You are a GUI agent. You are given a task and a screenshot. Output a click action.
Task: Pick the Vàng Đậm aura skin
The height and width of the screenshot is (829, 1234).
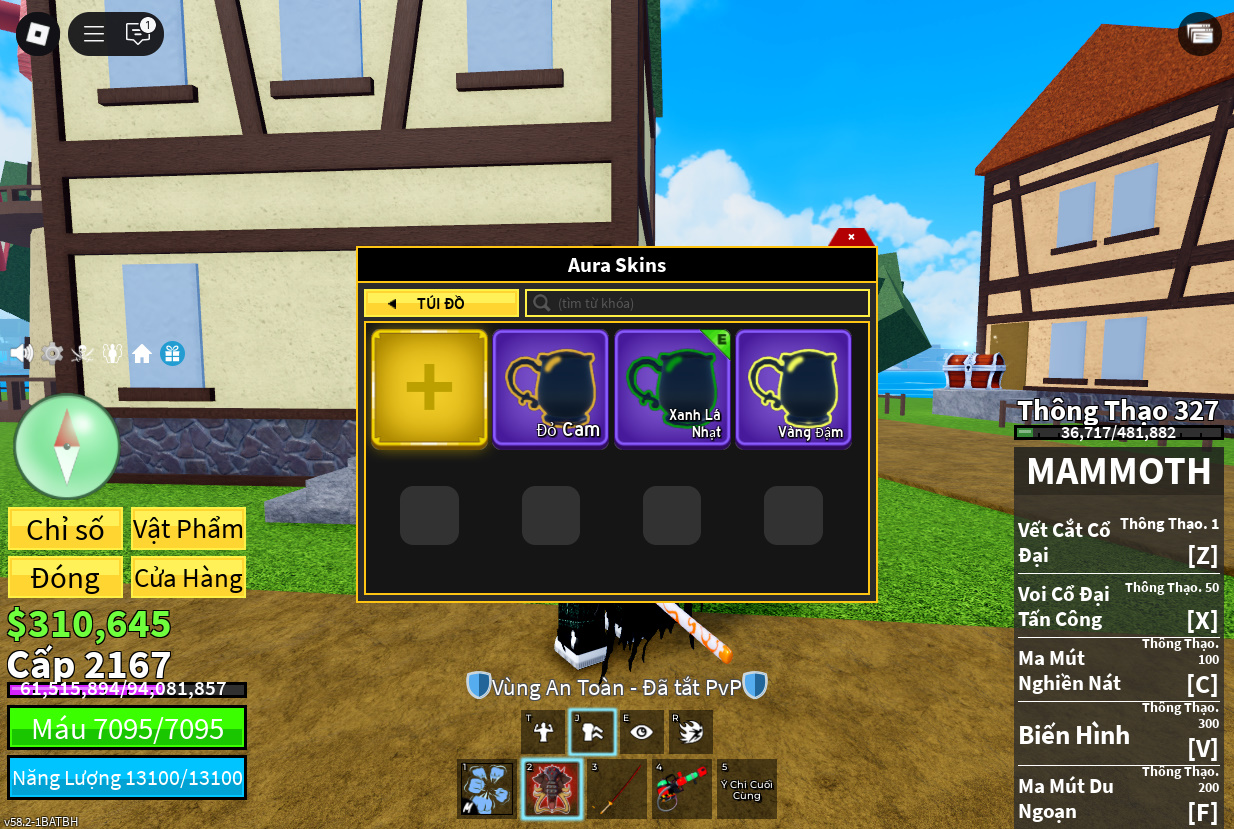[794, 388]
